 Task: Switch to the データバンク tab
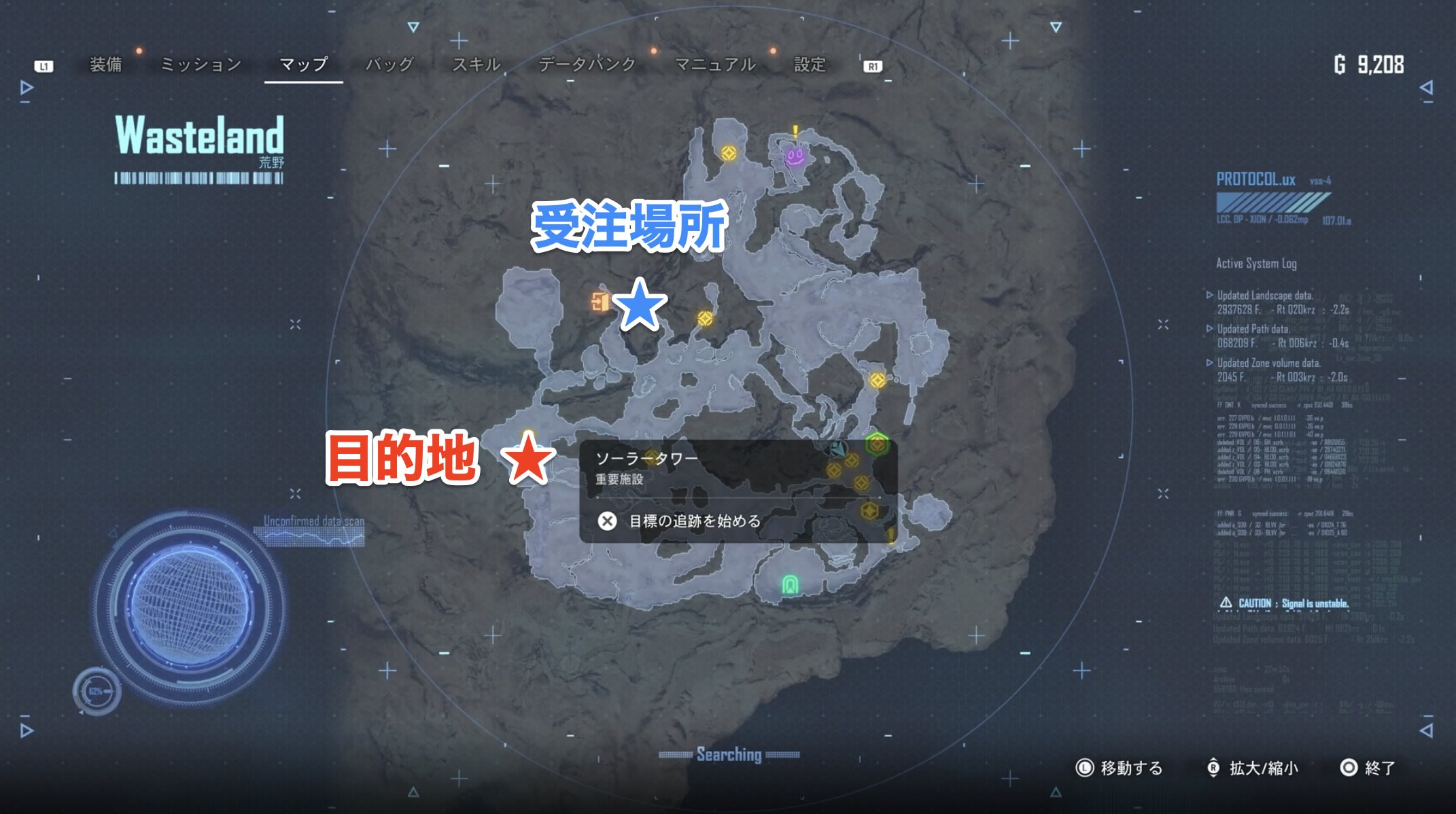pyautogui.click(x=587, y=65)
